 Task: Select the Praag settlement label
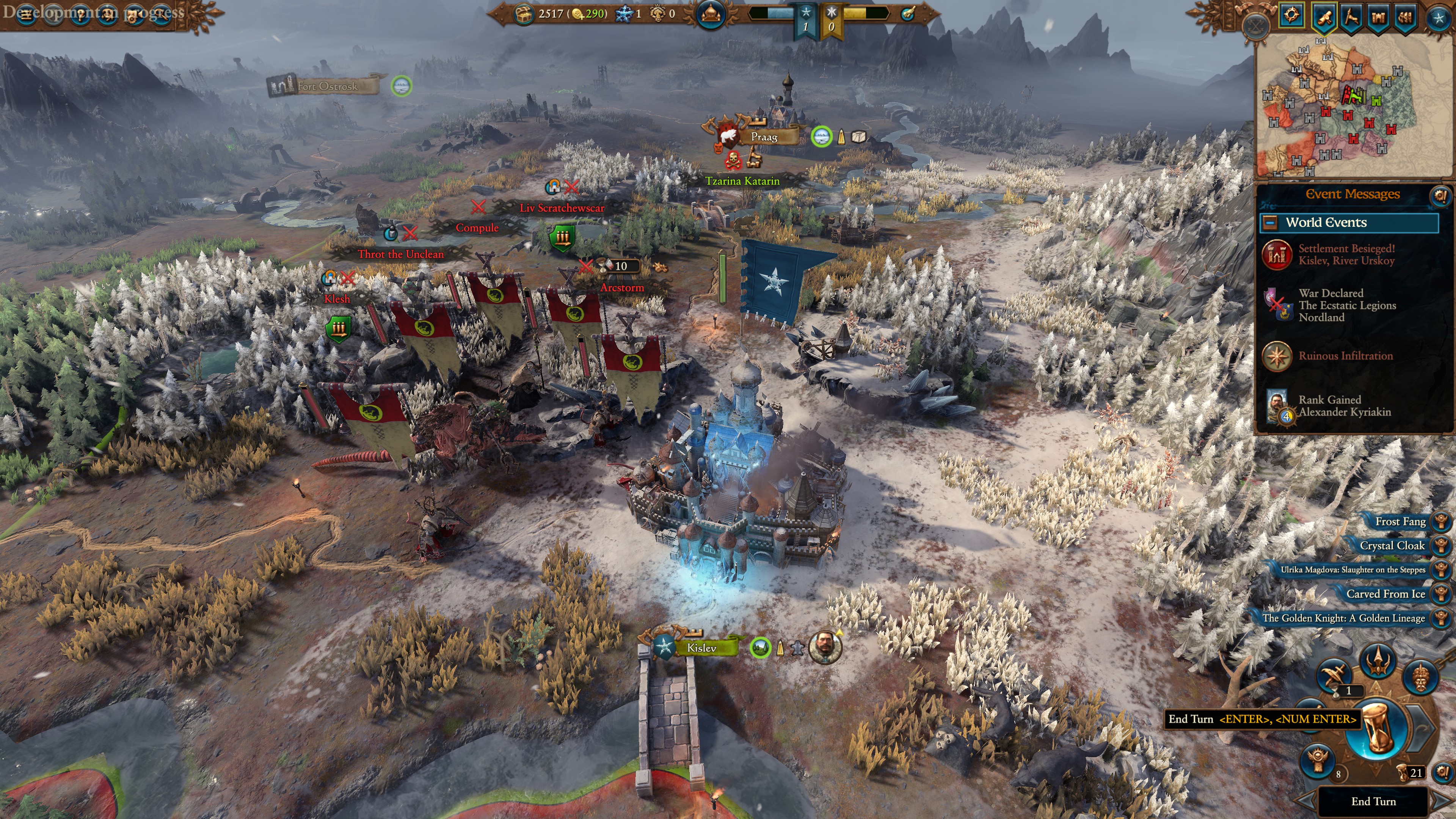pyautogui.click(x=764, y=137)
